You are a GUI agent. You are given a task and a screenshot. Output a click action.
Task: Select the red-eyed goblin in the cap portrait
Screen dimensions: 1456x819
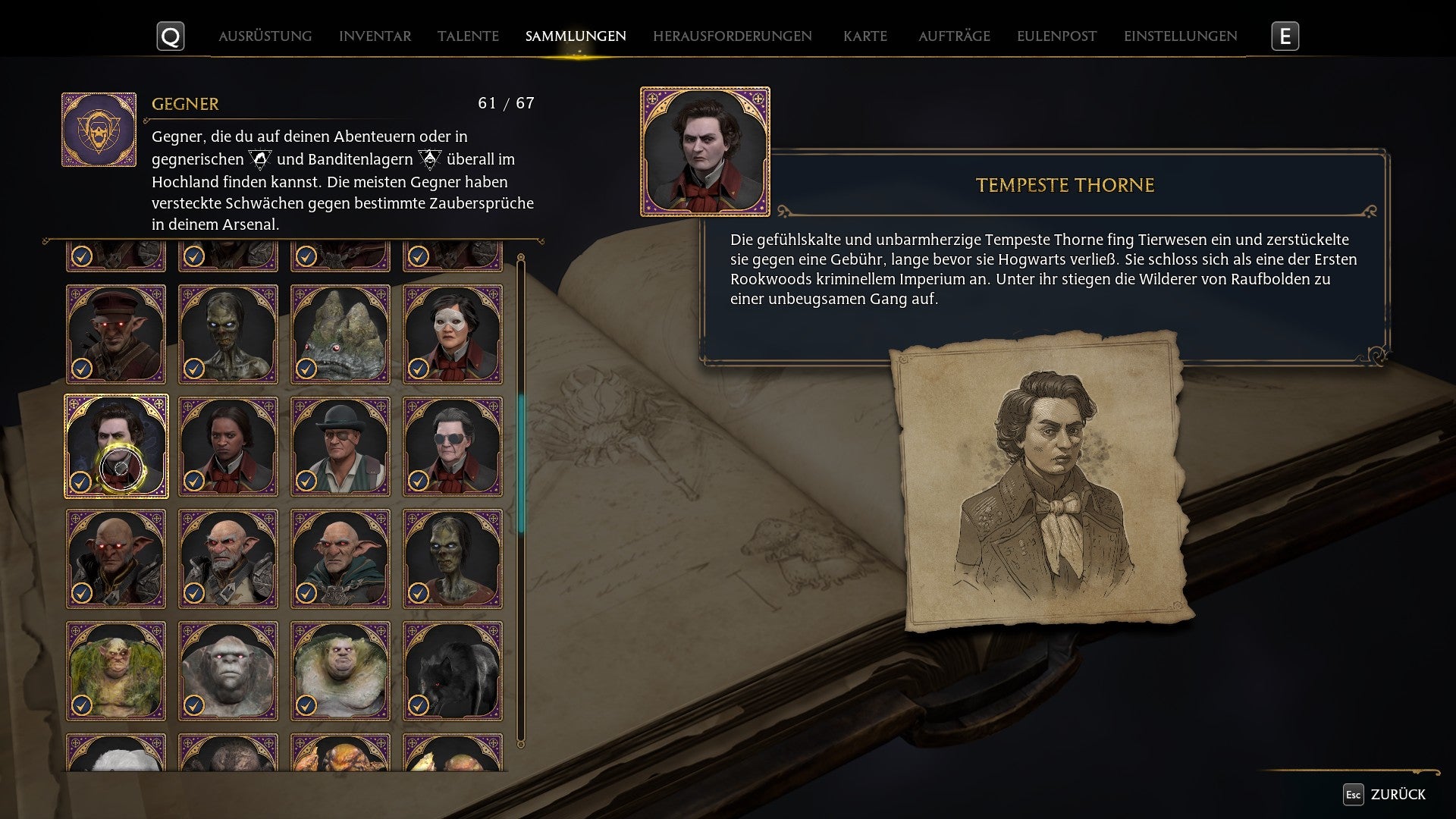[115, 334]
